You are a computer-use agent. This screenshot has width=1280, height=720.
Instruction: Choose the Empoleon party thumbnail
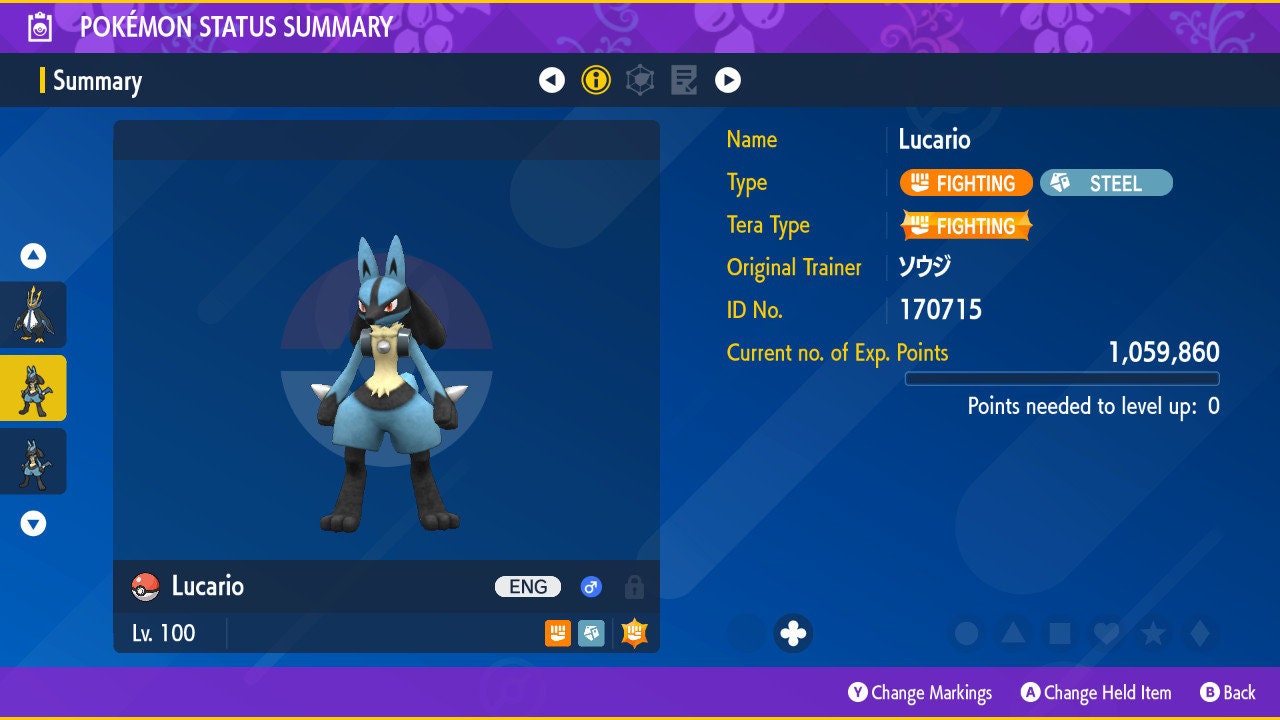coord(33,314)
